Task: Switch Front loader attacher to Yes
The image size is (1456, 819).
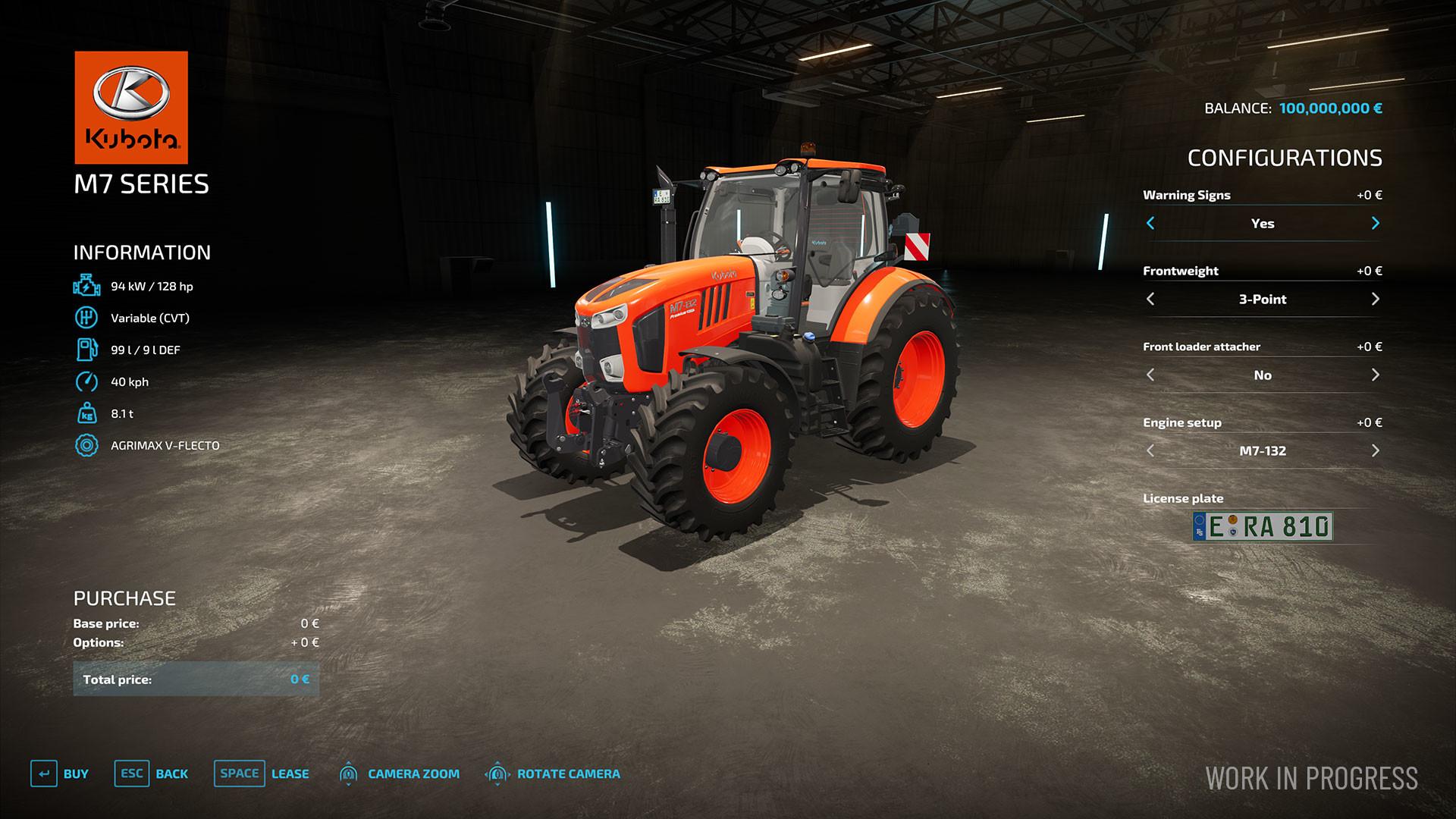Action: point(1375,375)
